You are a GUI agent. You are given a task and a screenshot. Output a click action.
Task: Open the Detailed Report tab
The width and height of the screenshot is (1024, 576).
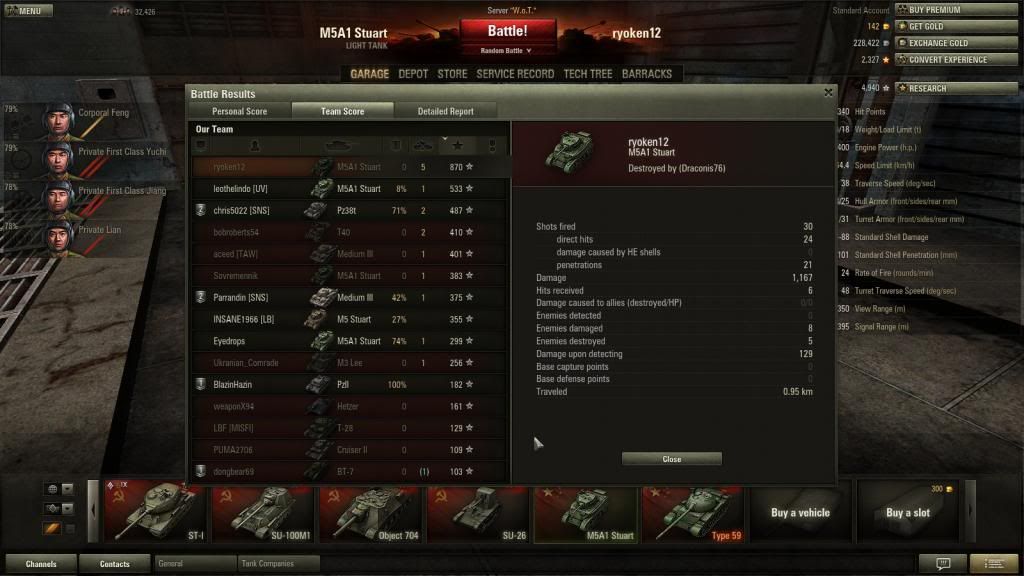coord(445,111)
